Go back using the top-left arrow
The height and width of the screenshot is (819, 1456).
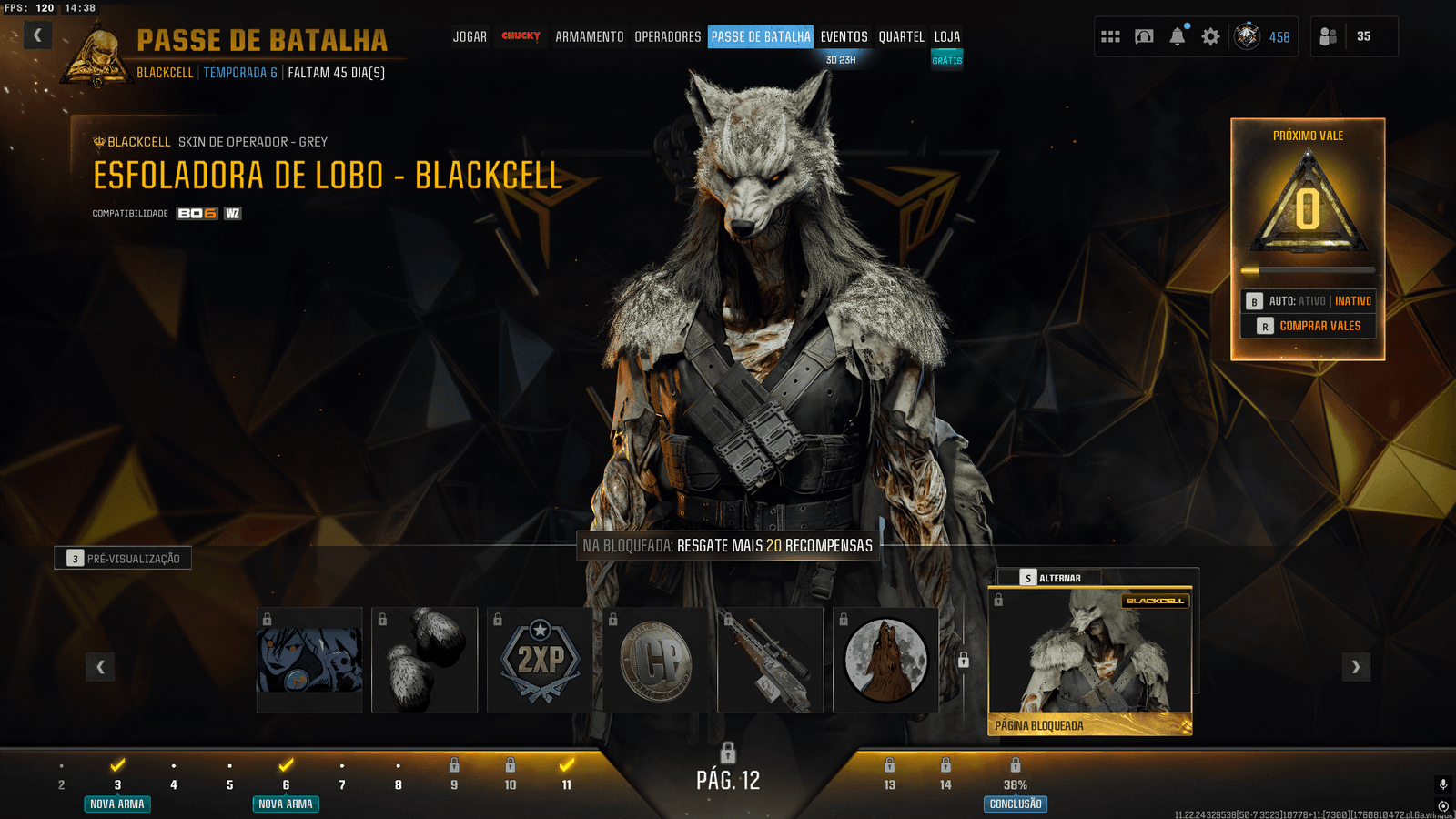(37, 35)
